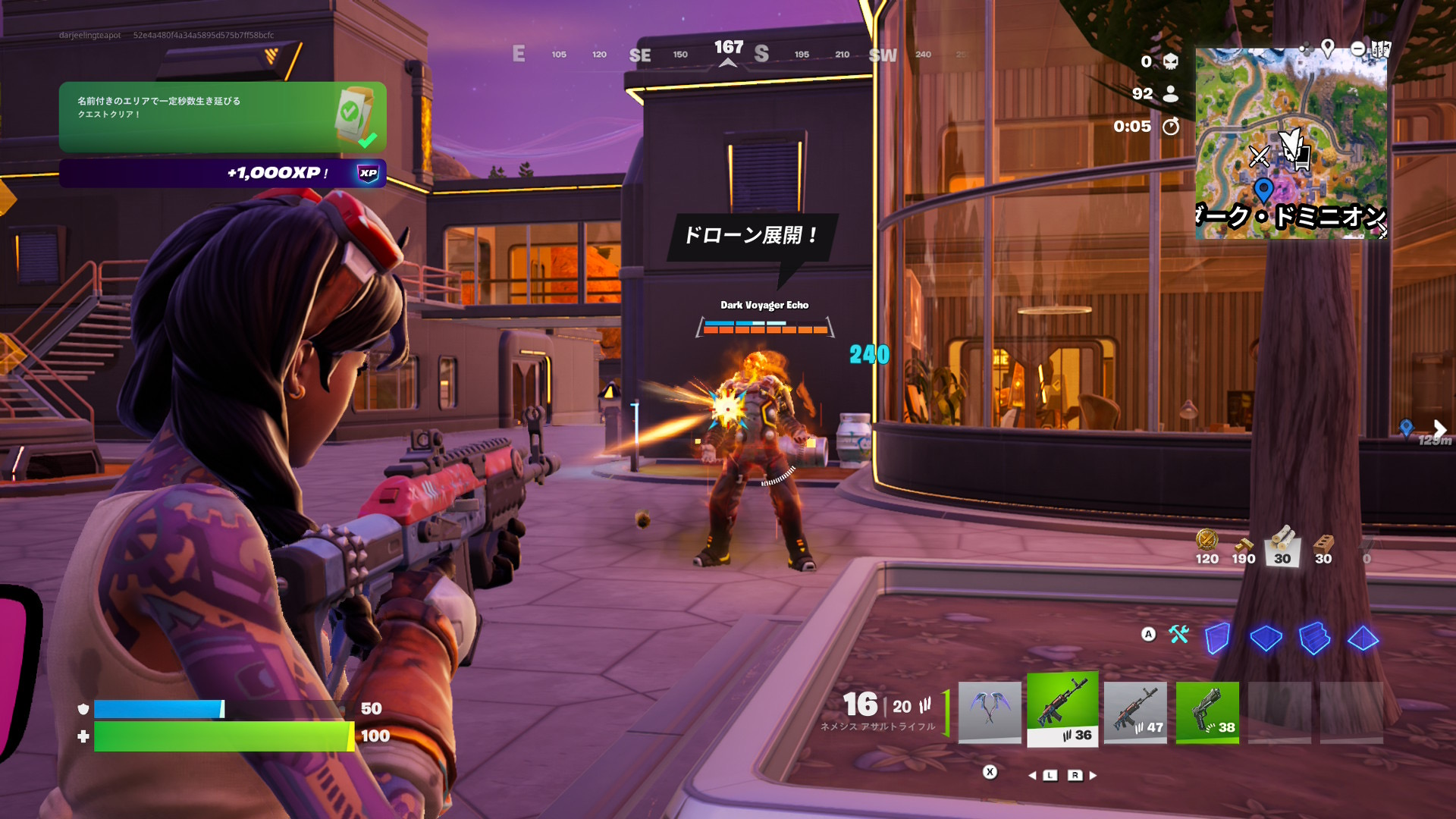The height and width of the screenshot is (819, 1456).
Task: Click the gold bars currency icon
Action: pyautogui.click(x=1207, y=541)
